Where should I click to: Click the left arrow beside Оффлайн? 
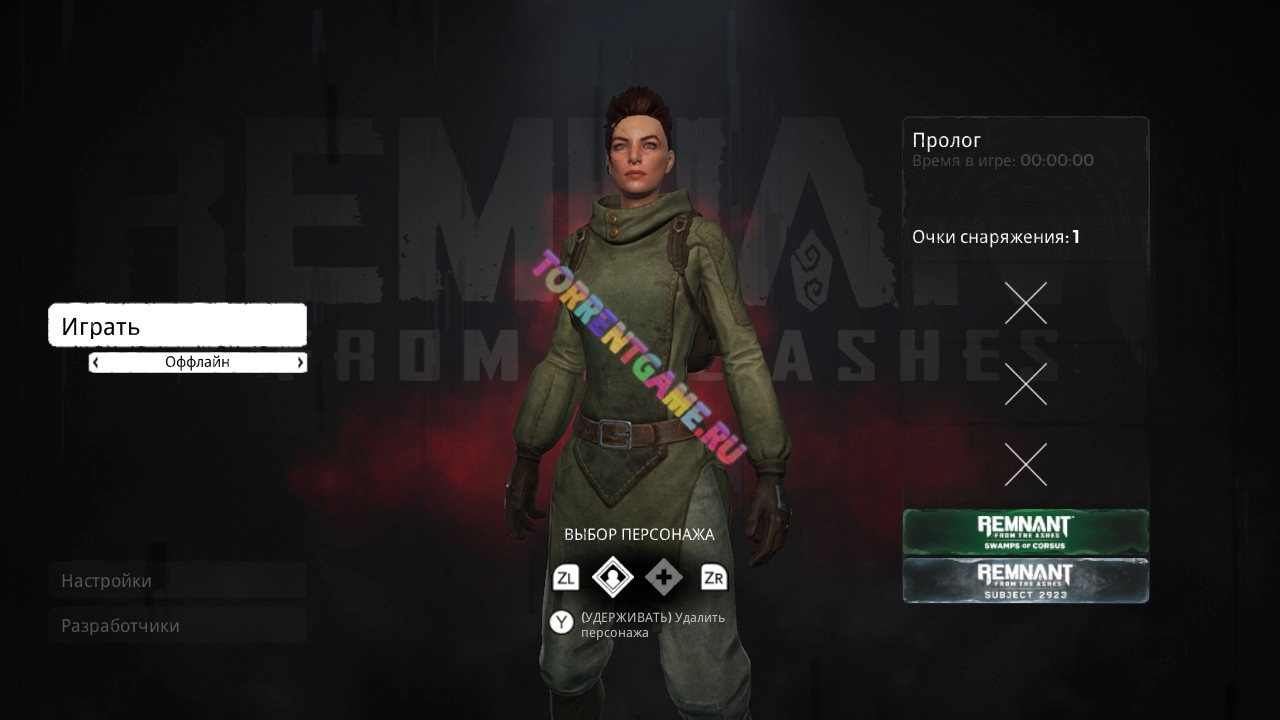pyautogui.click(x=95, y=363)
